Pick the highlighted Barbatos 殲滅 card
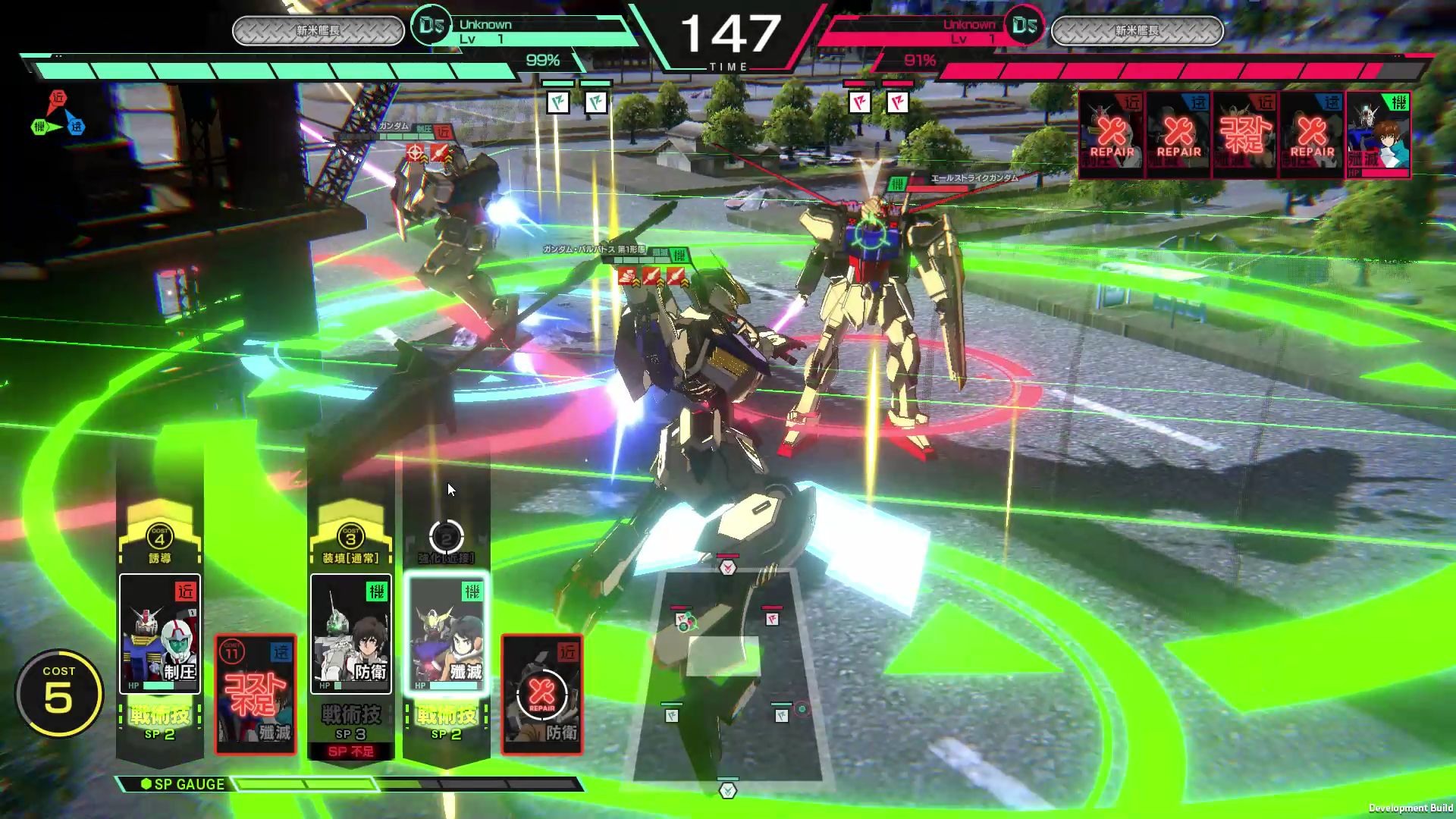Screen dimensions: 1456x819 (446, 634)
